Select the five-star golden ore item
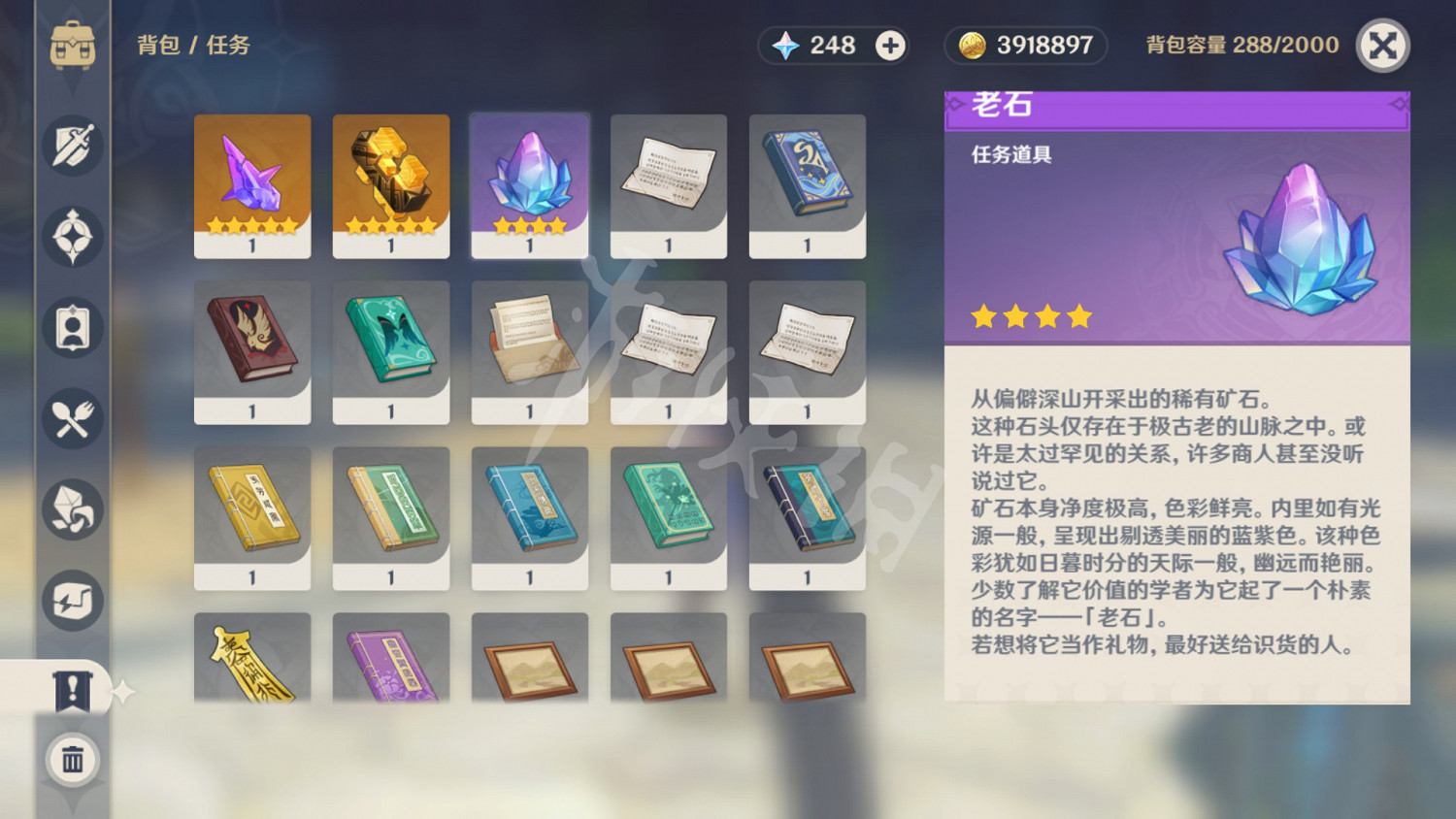The image size is (1456, 819). 391,184
